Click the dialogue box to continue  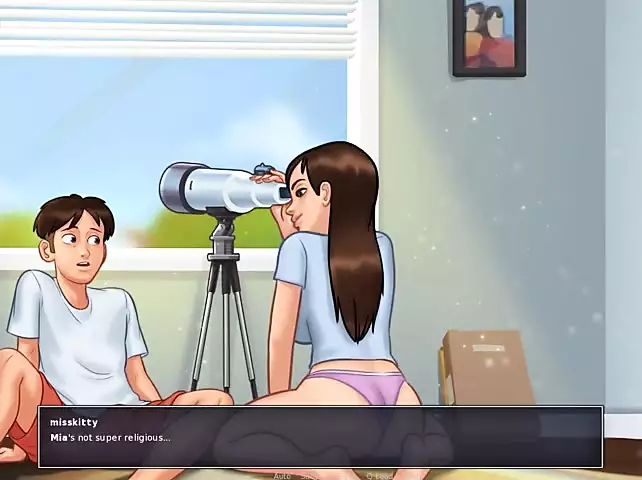(320, 437)
